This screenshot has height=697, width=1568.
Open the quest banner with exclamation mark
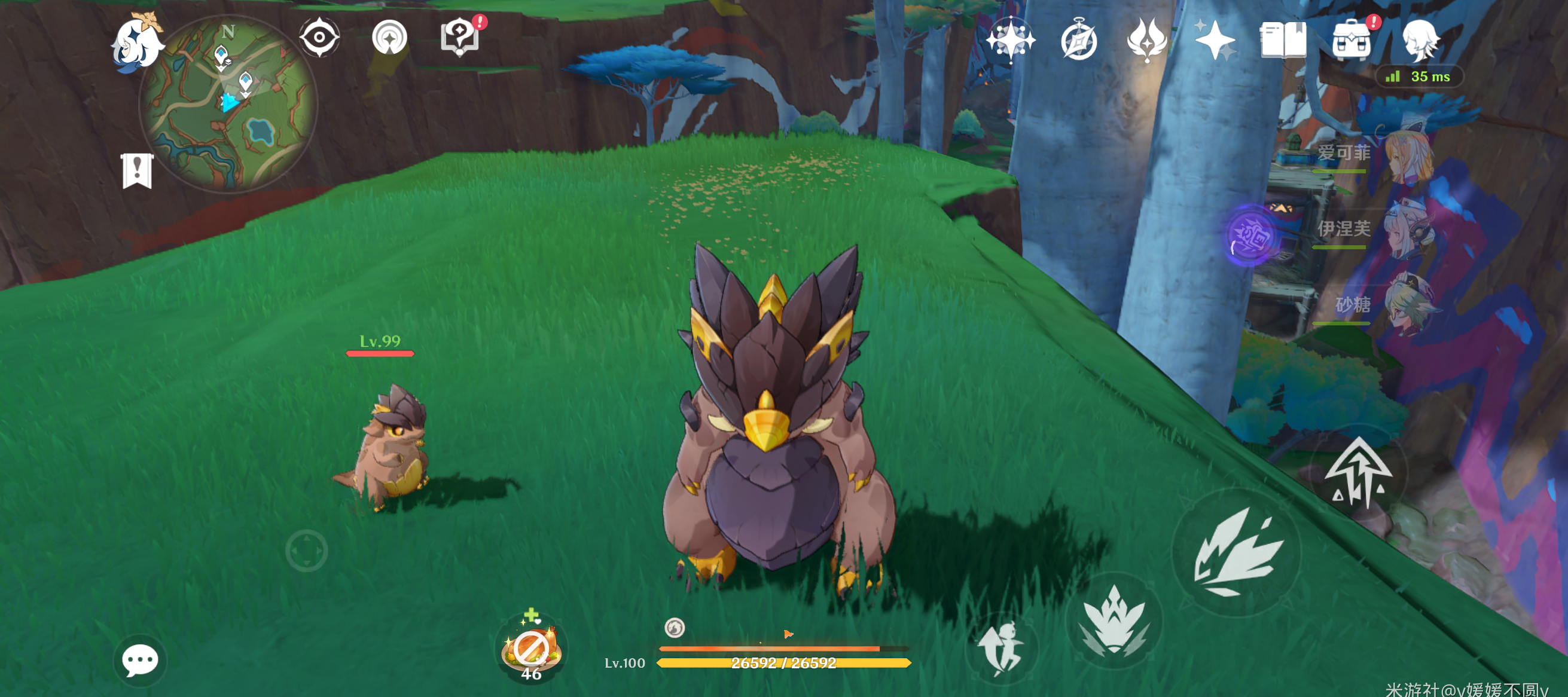tap(137, 170)
